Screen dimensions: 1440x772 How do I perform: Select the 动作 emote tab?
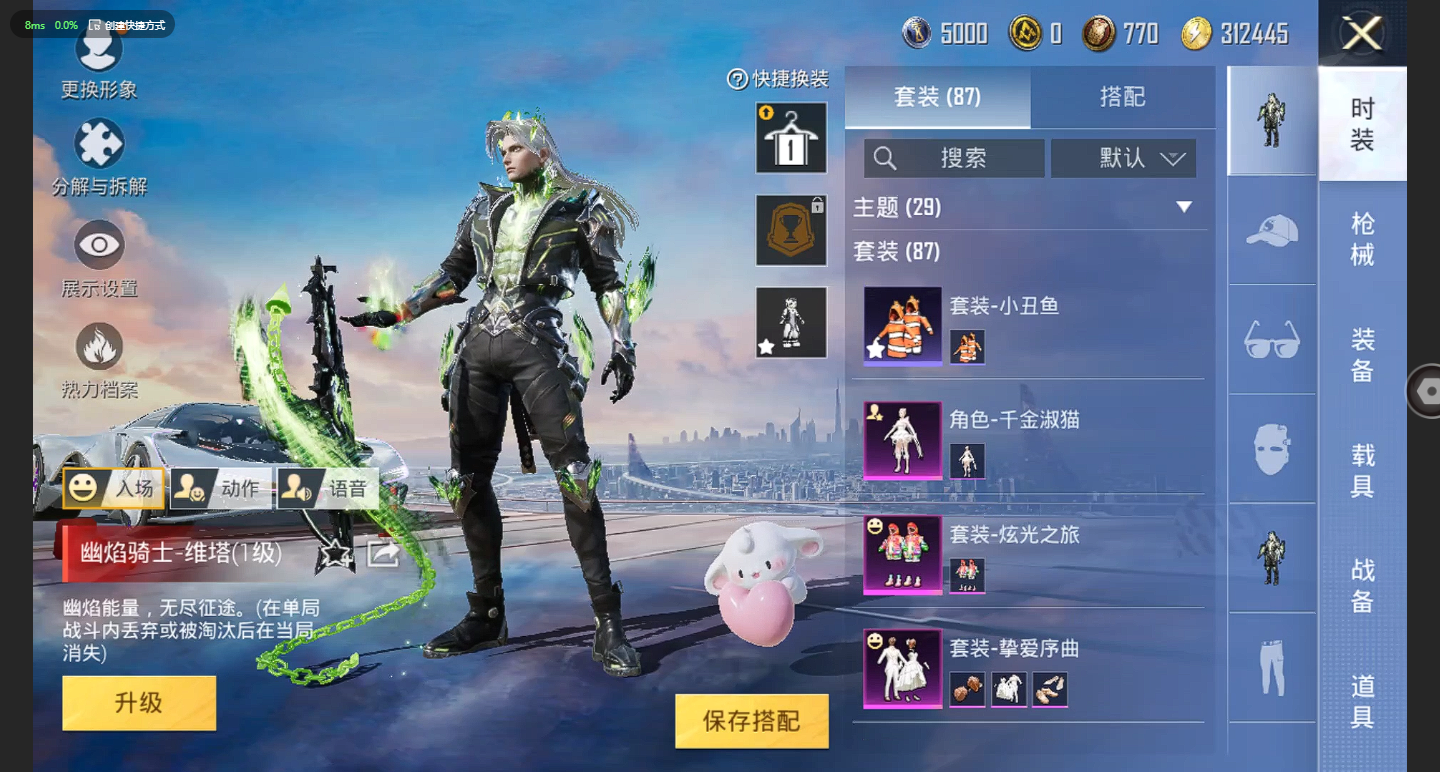coord(221,488)
